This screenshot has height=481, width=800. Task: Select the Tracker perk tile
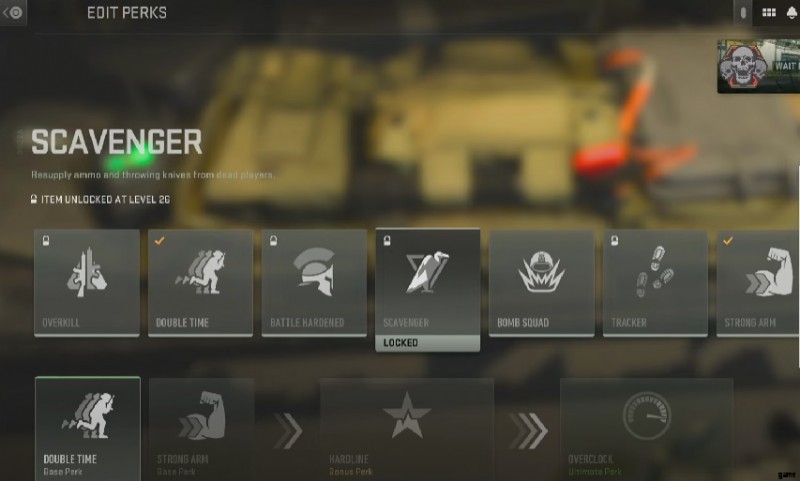tap(656, 282)
